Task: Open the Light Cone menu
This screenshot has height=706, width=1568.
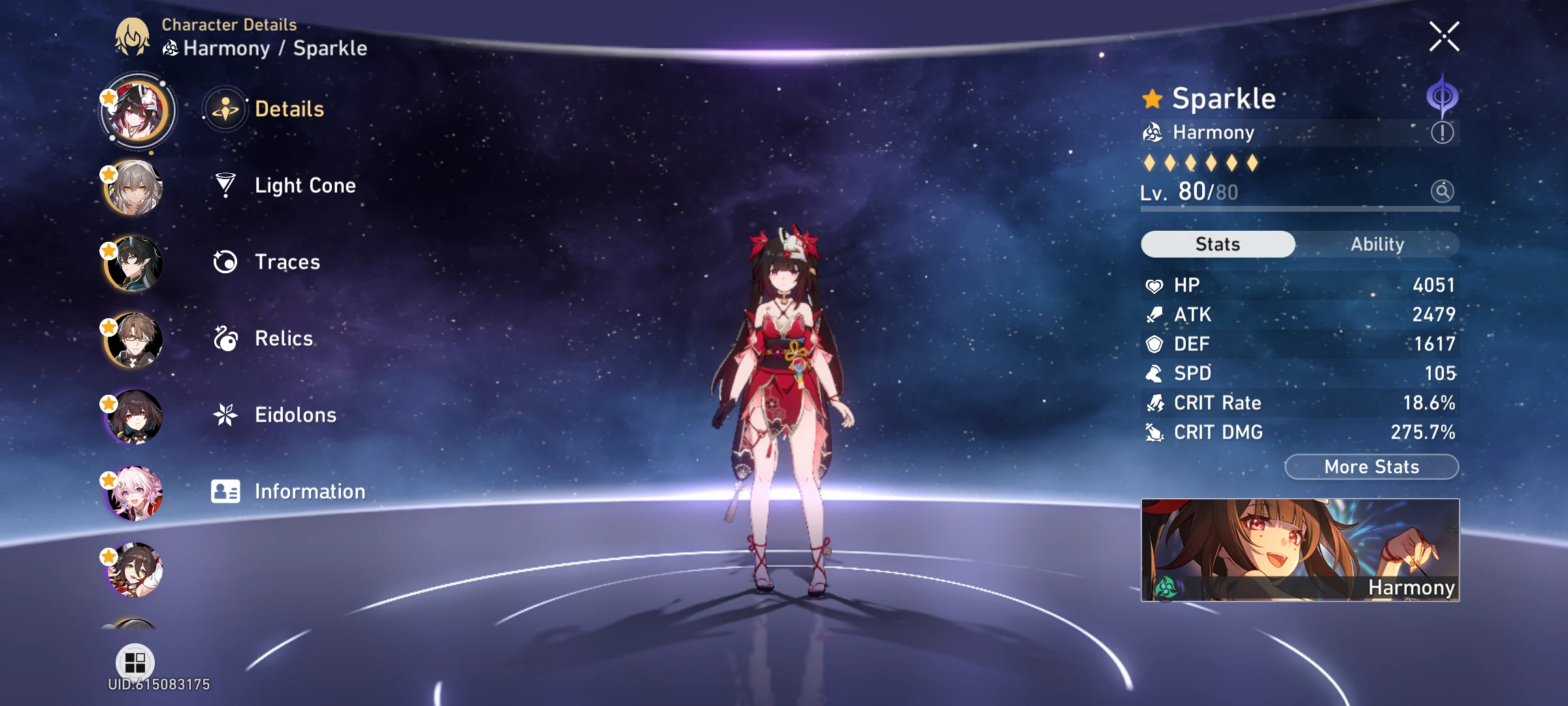Action: 304,185
